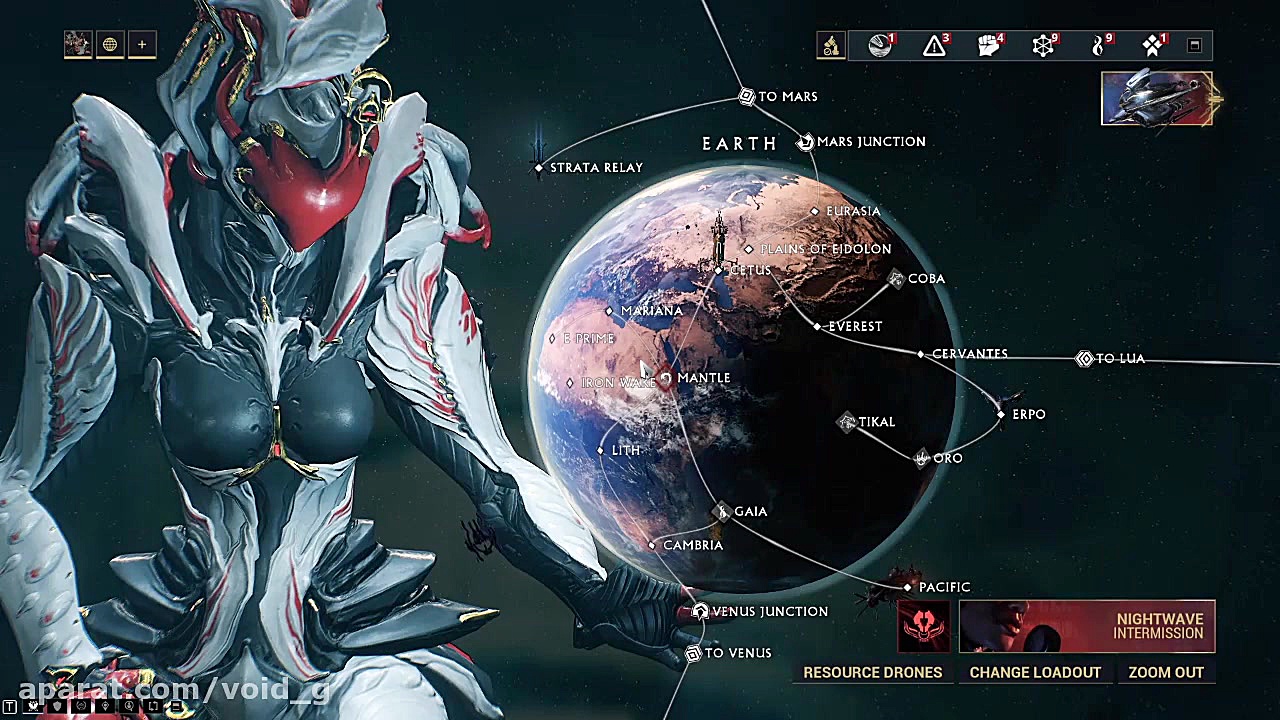Select the Strata Relay node
This screenshot has width=1280, height=720.
pyautogui.click(x=539, y=167)
